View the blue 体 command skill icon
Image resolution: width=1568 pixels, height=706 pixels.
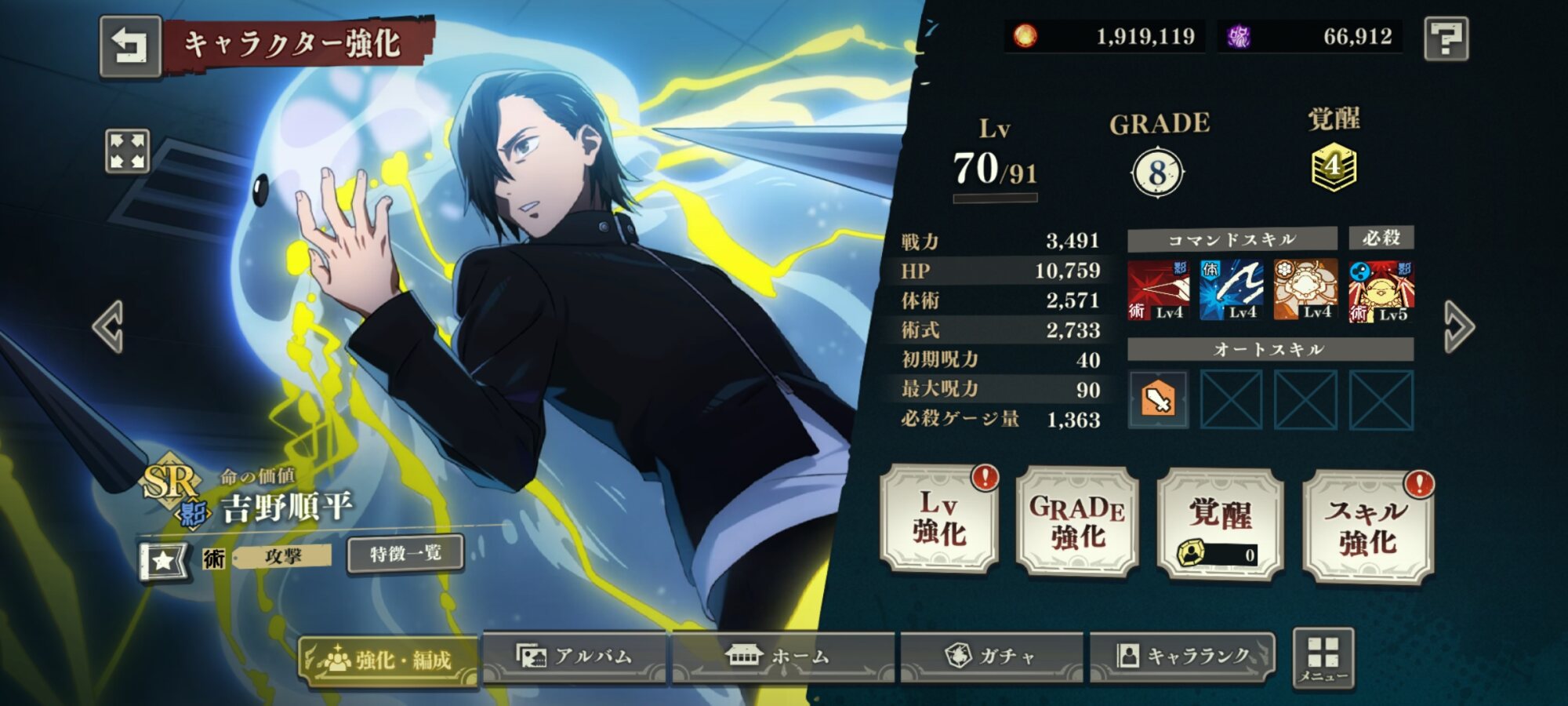point(1231,290)
